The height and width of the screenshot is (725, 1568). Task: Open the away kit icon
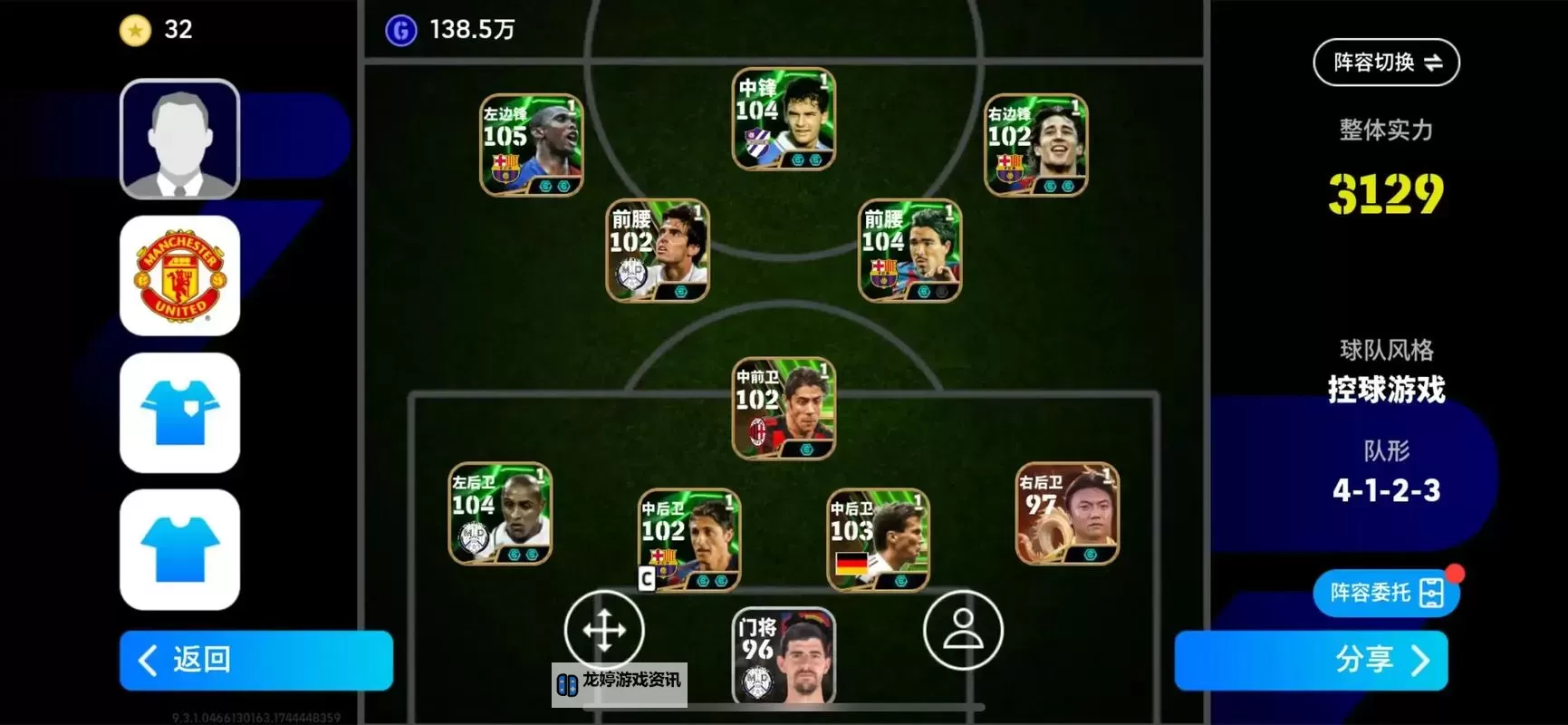click(x=179, y=549)
